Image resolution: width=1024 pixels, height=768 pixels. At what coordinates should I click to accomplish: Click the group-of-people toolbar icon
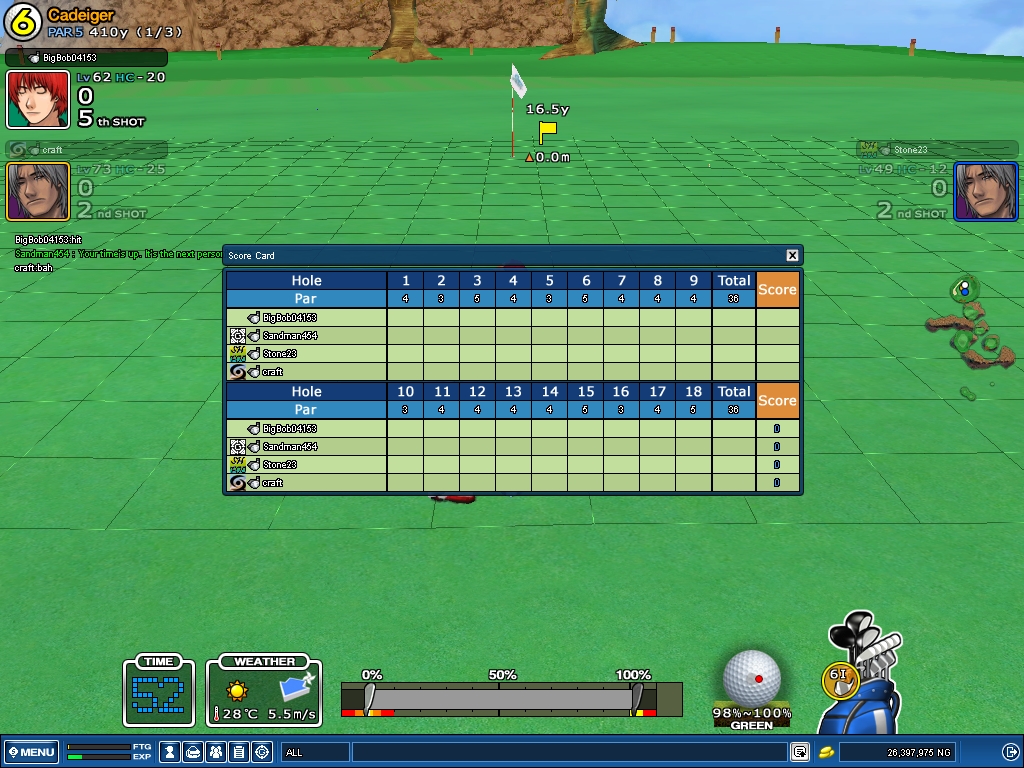[x=215, y=752]
